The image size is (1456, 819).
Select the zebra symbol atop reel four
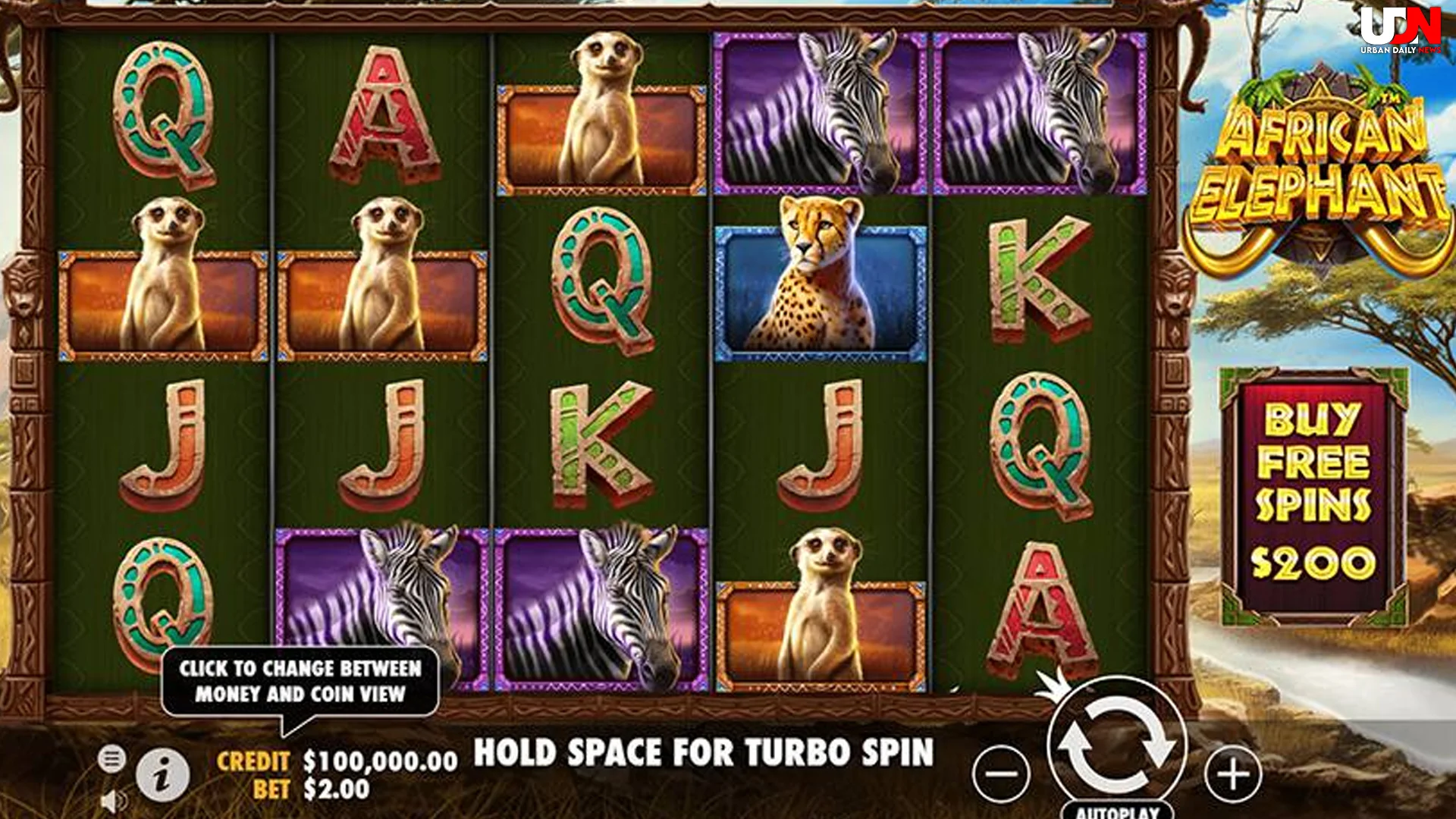[819, 106]
